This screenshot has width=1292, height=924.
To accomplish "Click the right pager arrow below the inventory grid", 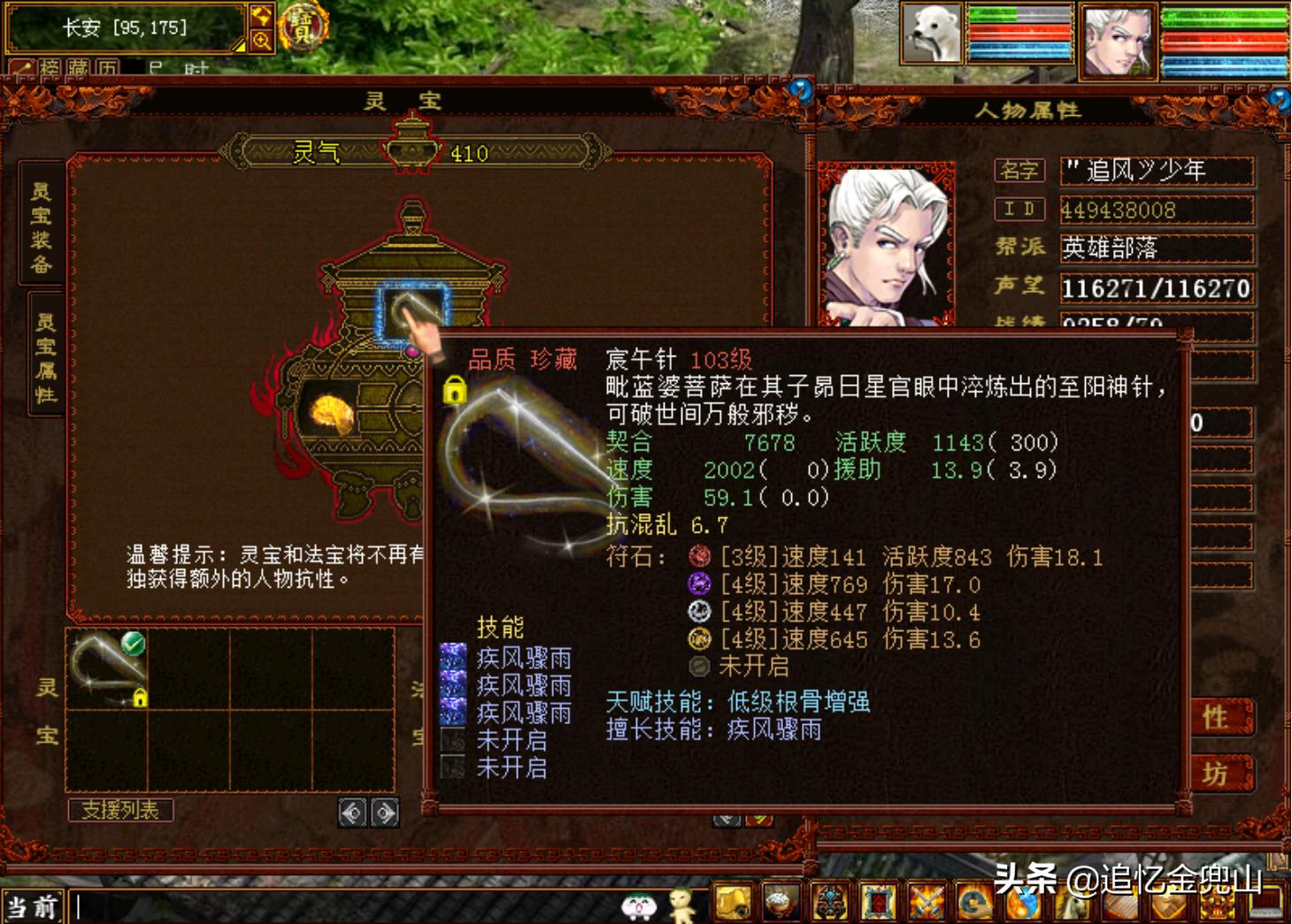I will (383, 811).
